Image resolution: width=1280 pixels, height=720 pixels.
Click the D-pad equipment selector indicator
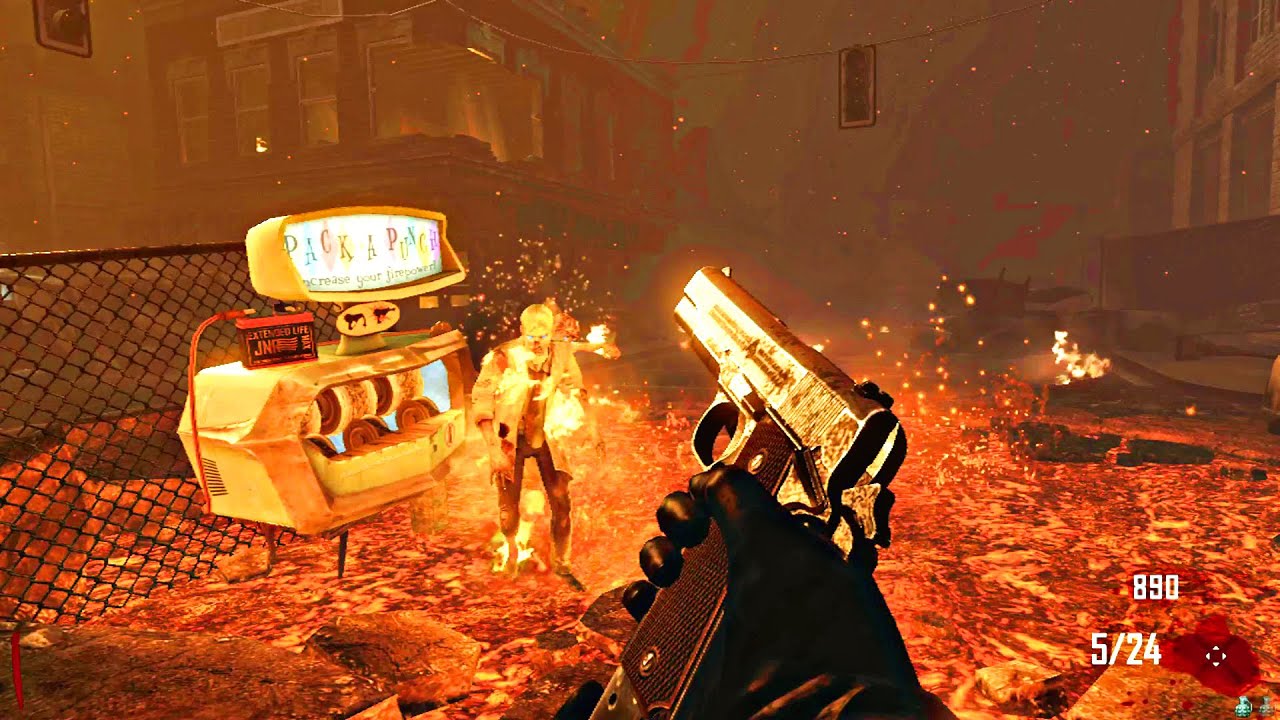(x=1216, y=656)
